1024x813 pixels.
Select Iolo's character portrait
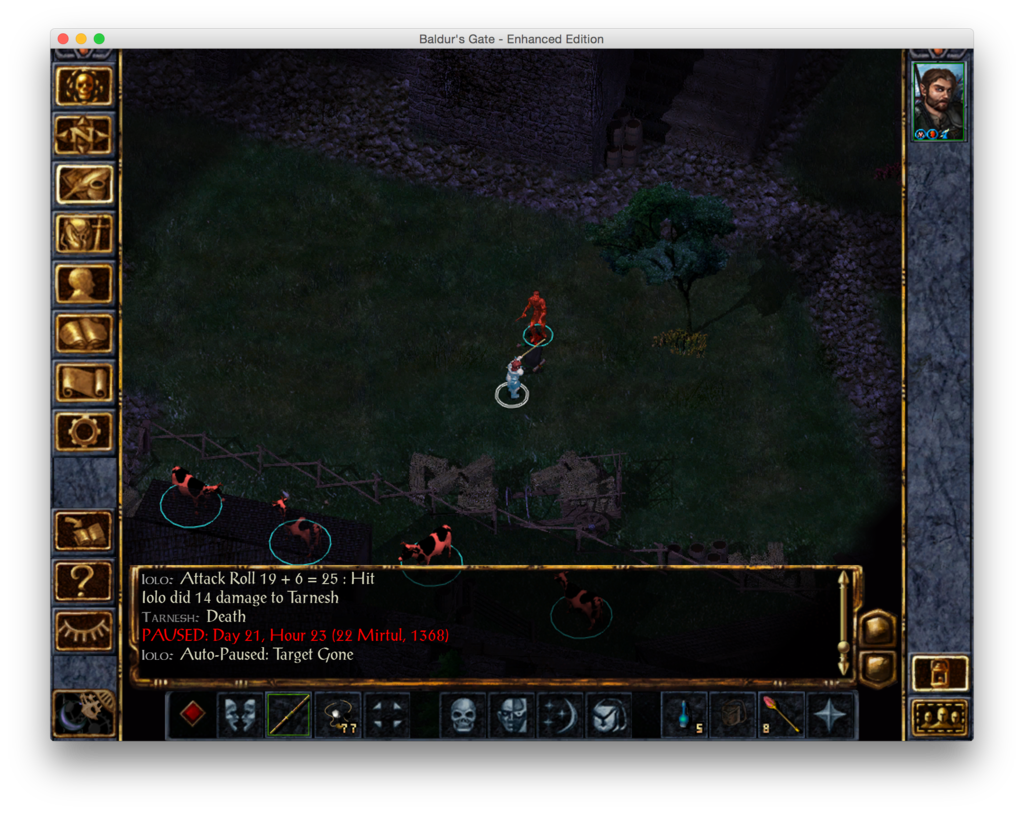[939, 101]
